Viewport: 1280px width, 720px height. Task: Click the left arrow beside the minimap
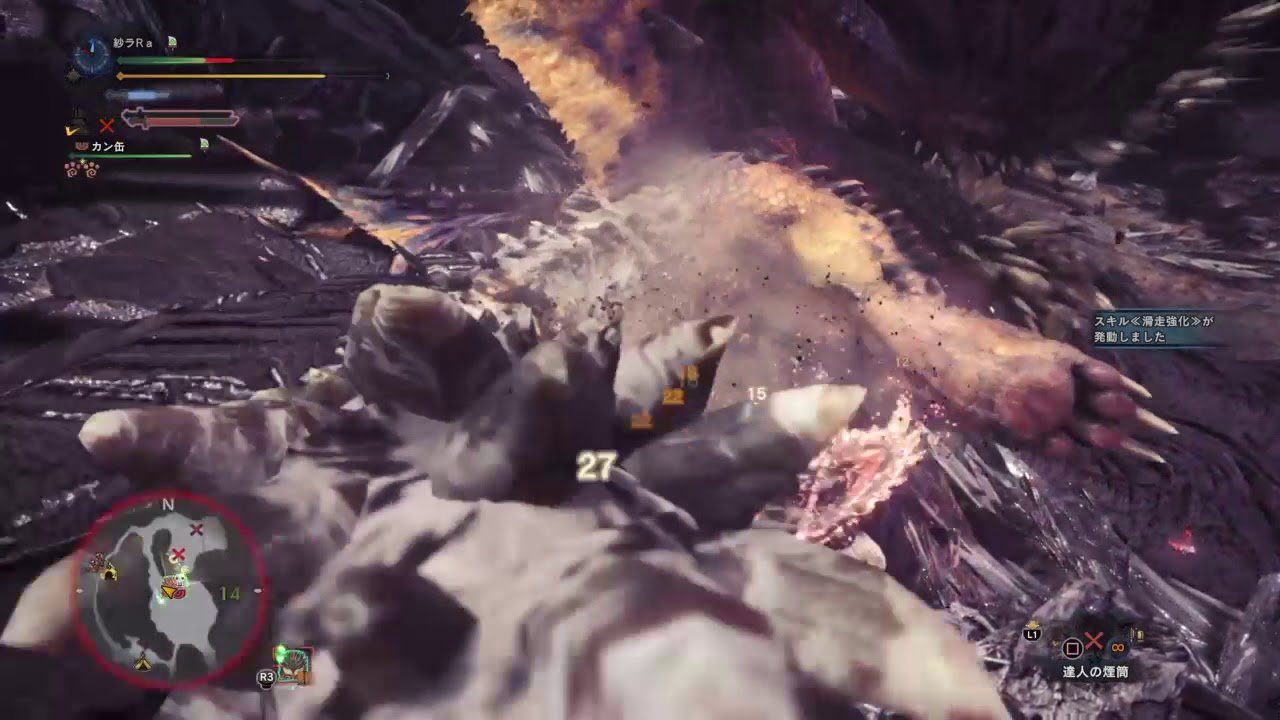click(x=82, y=589)
